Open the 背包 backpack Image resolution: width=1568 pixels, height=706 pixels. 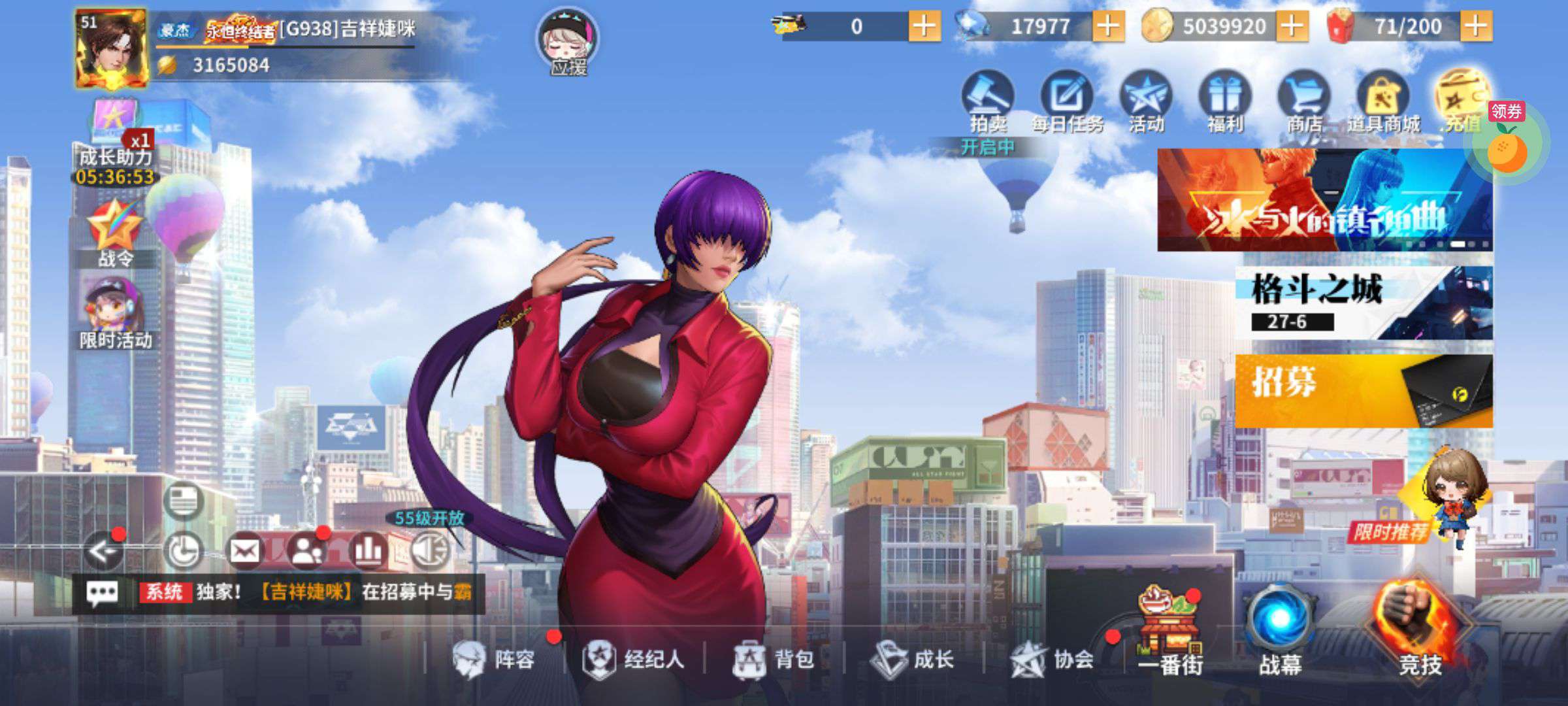(x=774, y=659)
